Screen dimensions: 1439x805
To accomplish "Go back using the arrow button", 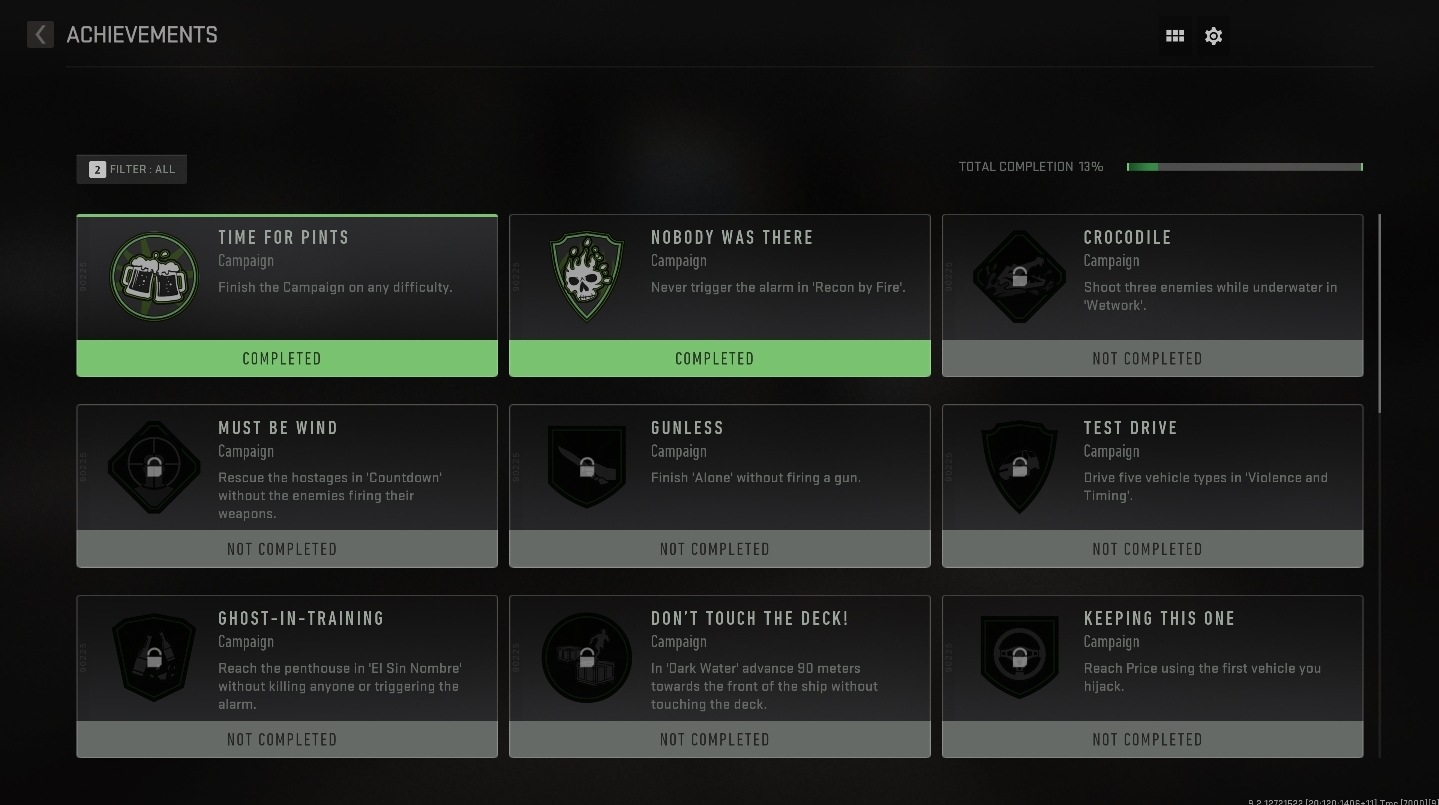I will point(40,35).
